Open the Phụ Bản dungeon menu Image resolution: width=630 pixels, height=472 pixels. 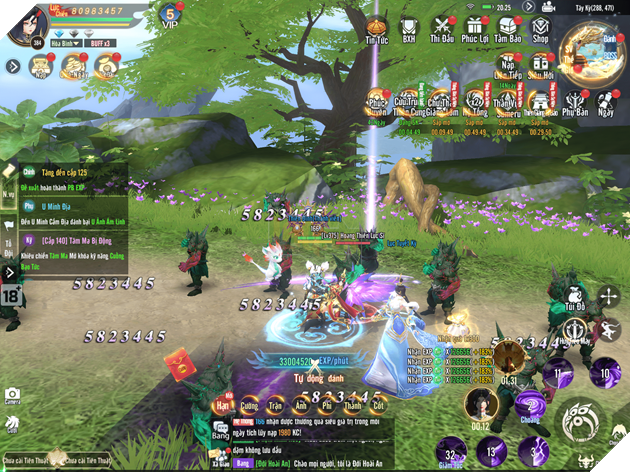coord(575,104)
